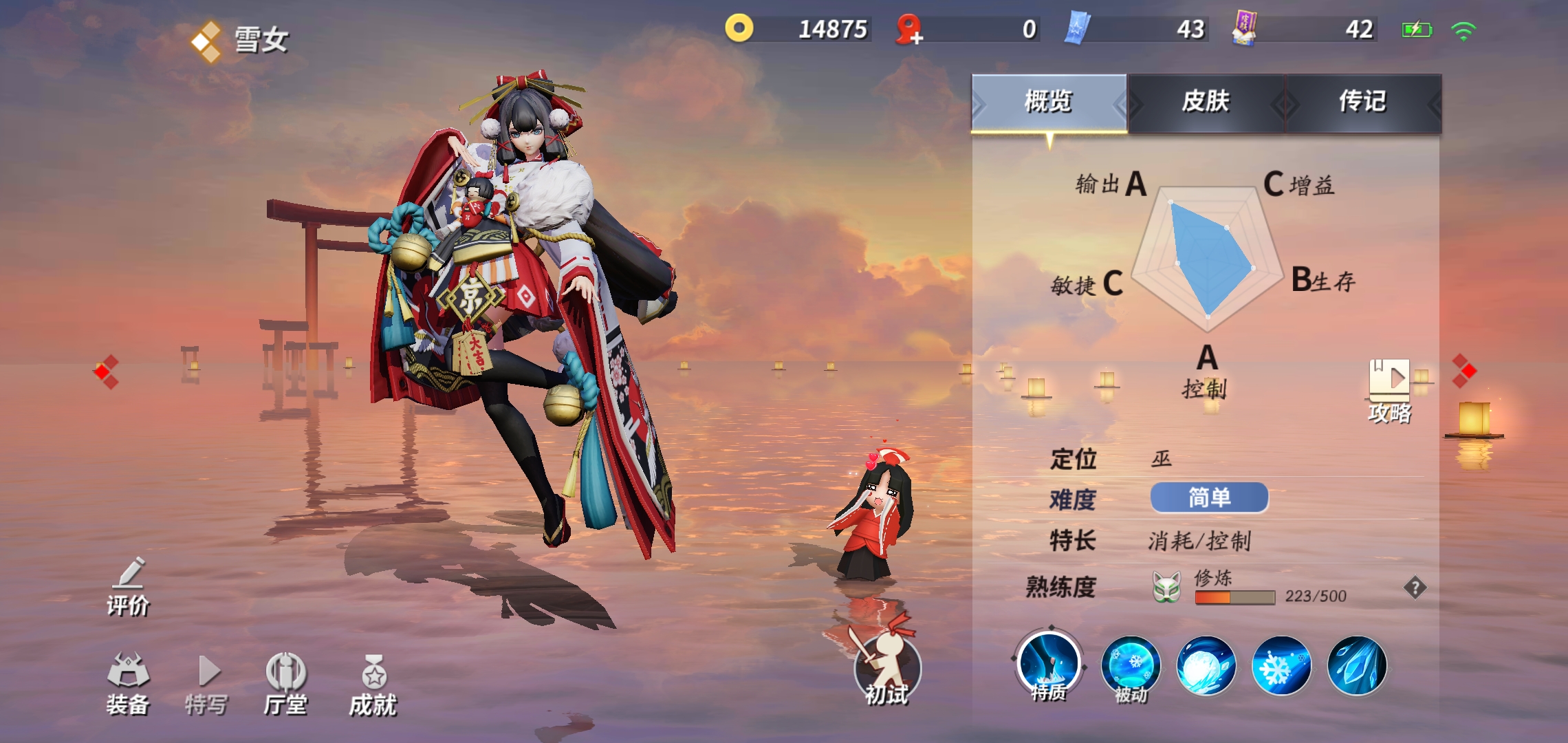Switch to next hero with right red arrow

pyautogui.click(x=1464, y=371)
